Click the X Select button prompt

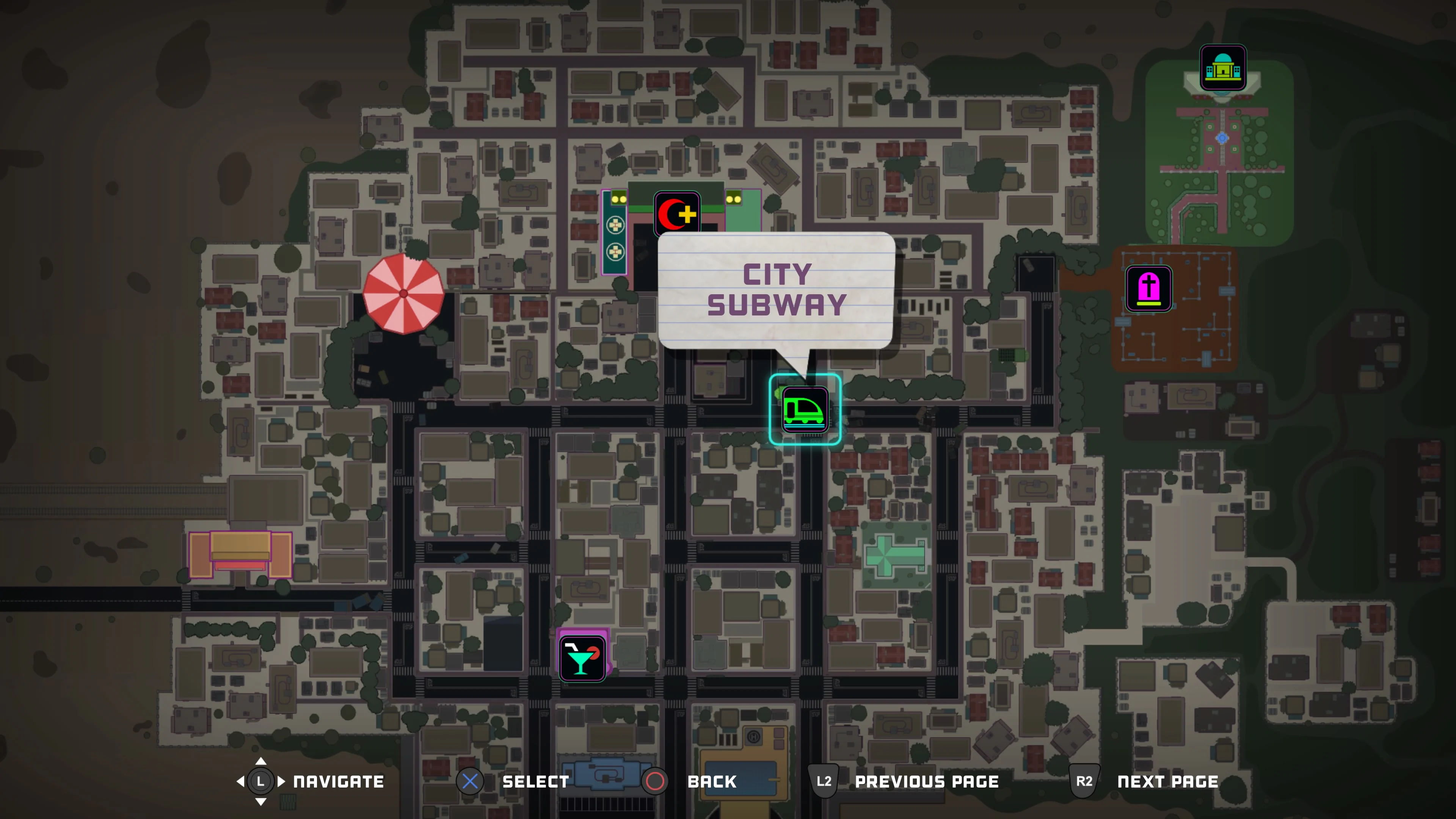point(470,782)
